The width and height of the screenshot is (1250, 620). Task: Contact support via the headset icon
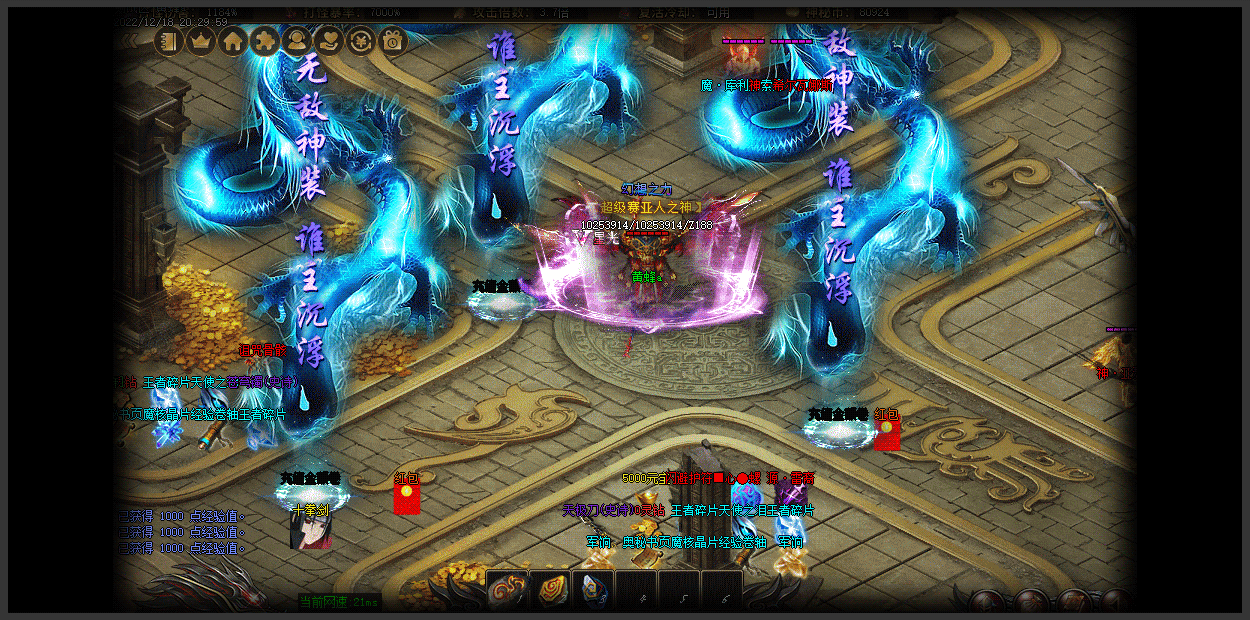coord(296,41)
